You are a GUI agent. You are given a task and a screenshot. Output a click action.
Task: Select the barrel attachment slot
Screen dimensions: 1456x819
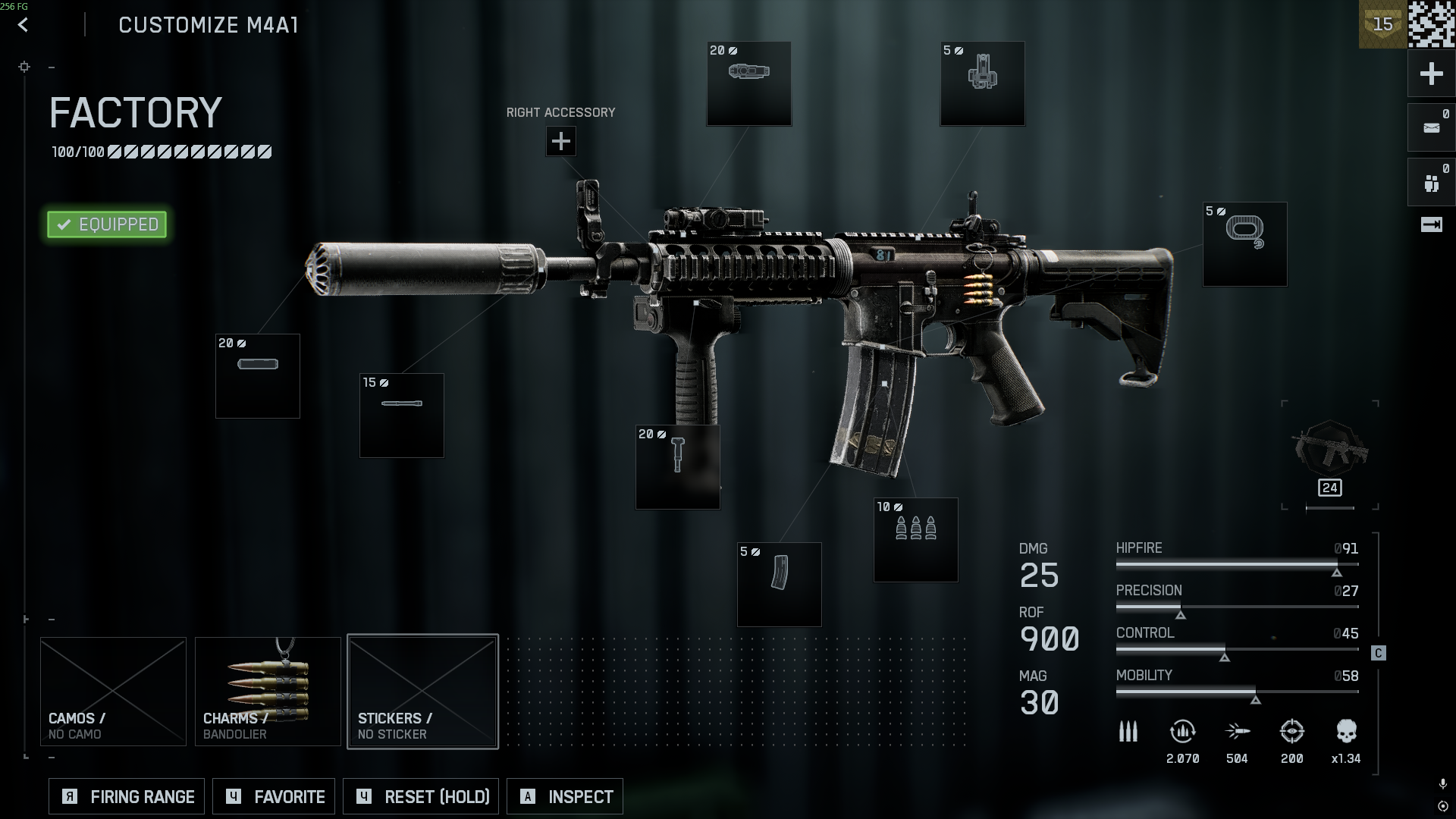(x=401, y=416)
